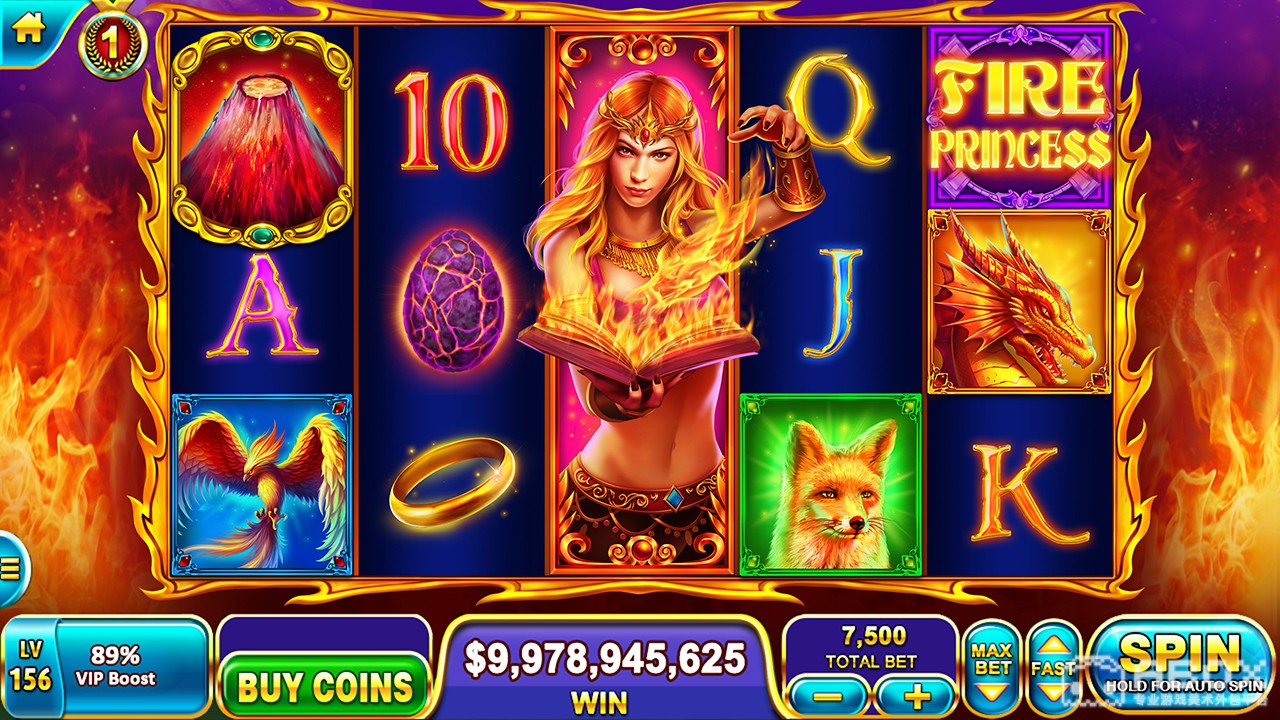Spin the reels with the SPIN button
This screenshot has width=1280, height=720.
point(1180,664)
